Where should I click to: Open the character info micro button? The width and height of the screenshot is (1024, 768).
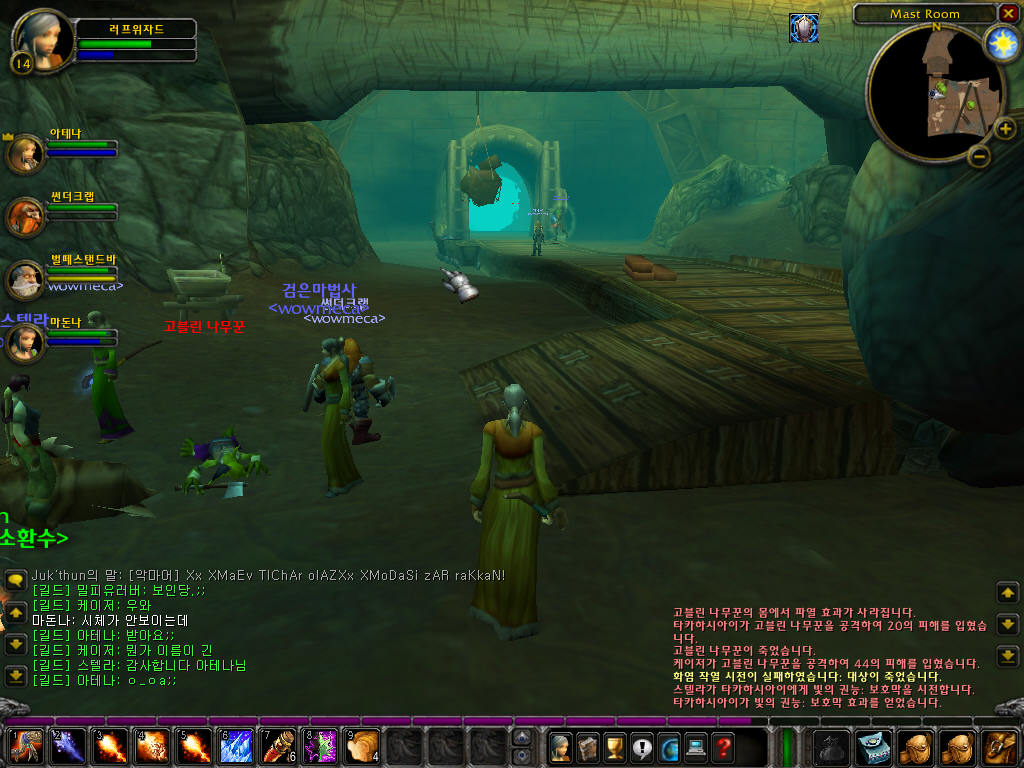[561, 746]
